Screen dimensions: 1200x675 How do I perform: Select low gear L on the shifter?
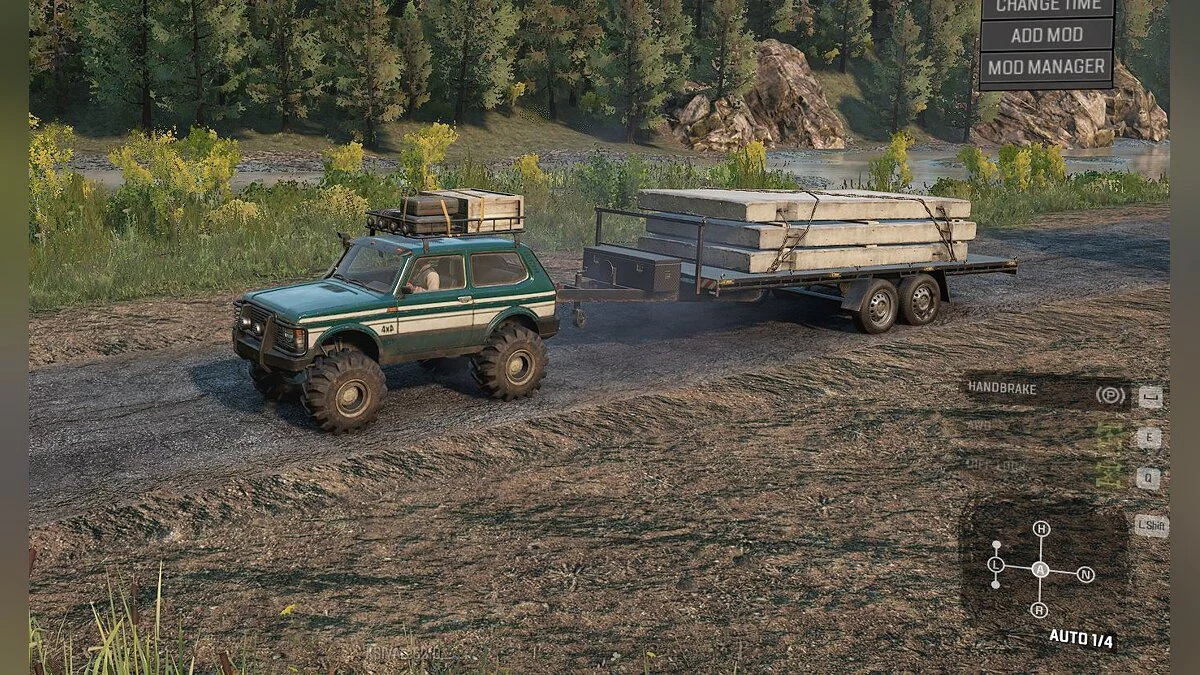click(996, 566)
